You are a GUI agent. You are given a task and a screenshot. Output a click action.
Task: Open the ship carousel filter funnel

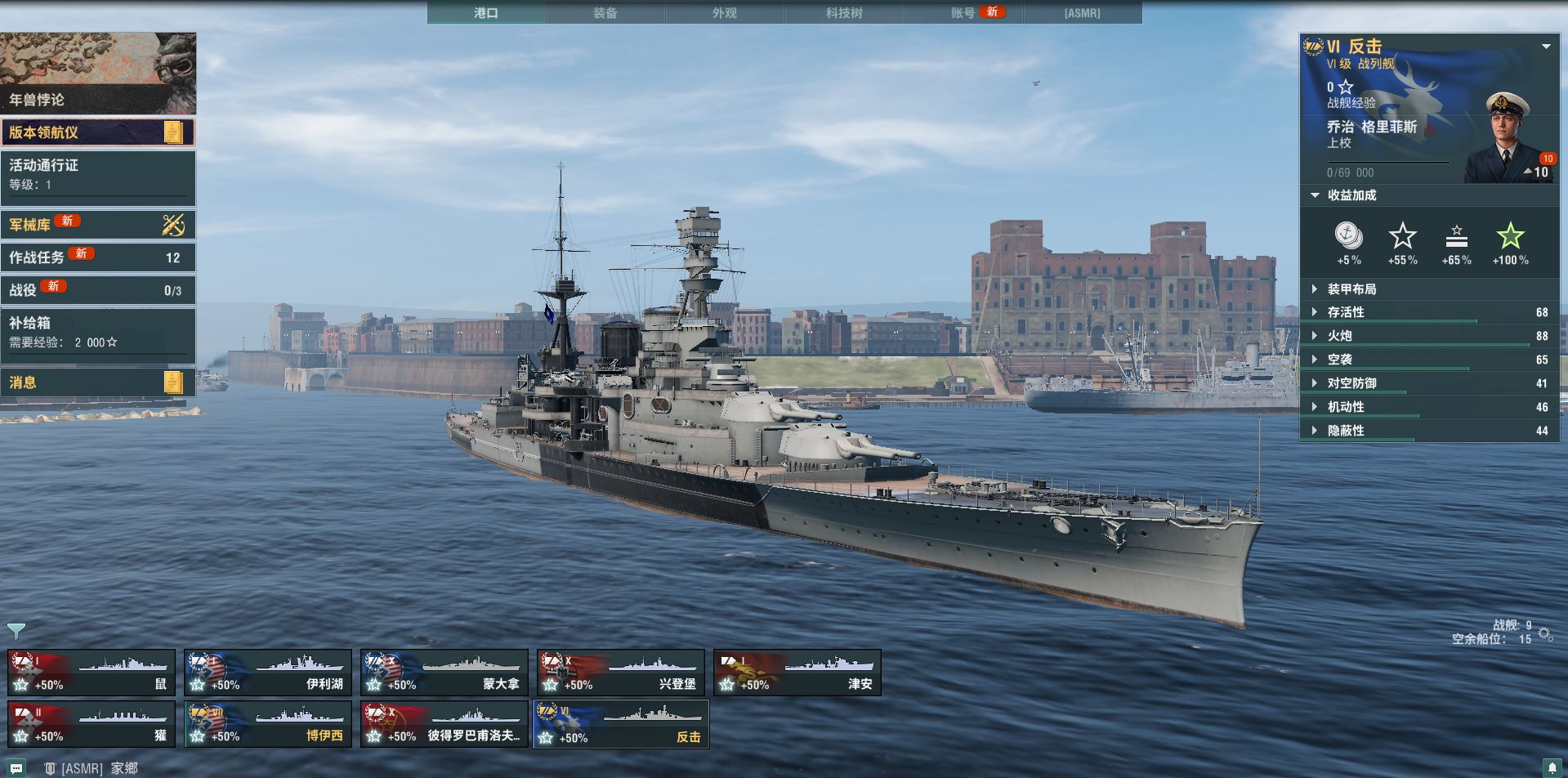tap(16, 630)
